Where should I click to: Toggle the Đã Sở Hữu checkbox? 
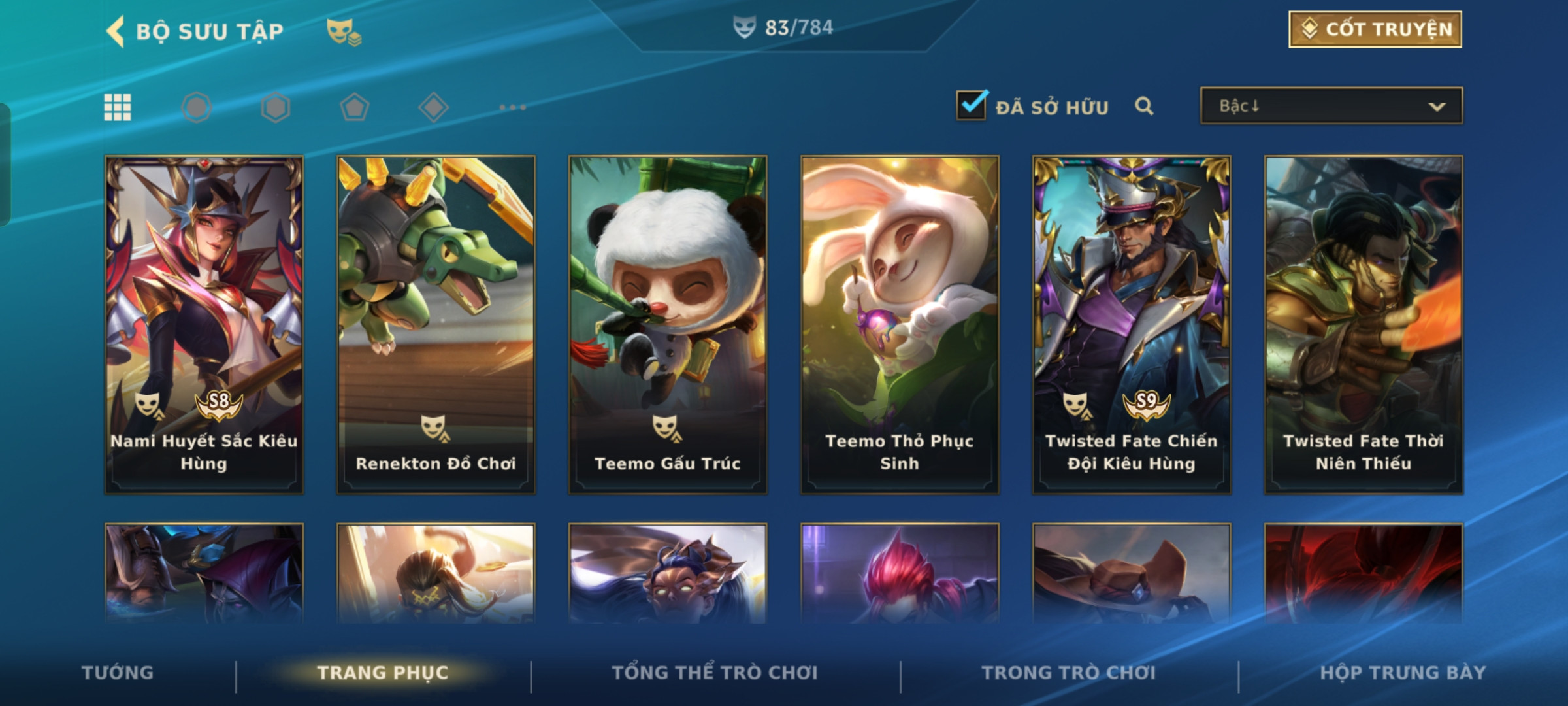click(x=972, y=106)
